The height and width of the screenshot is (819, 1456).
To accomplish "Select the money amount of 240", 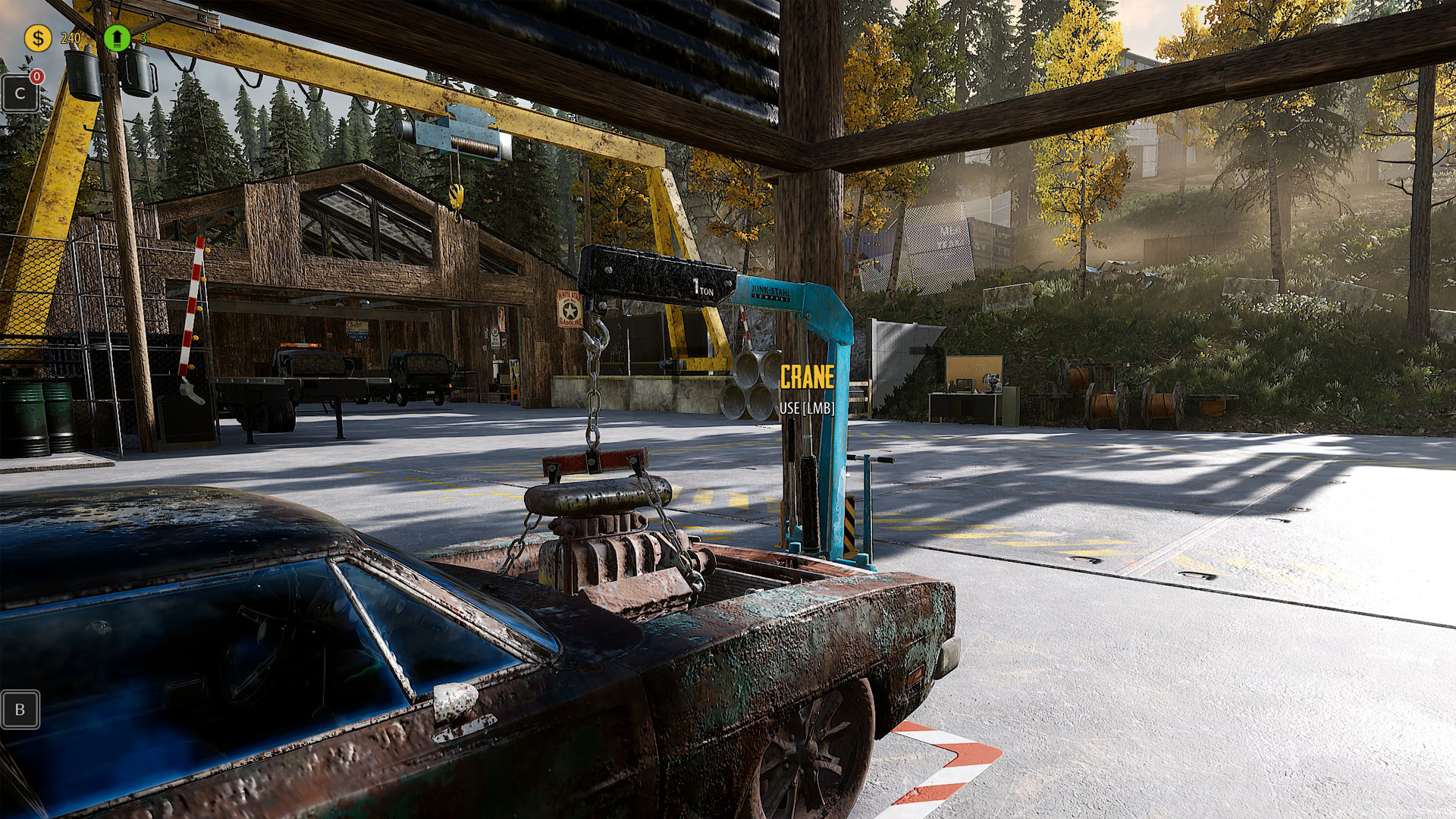I will click(70, 37).
